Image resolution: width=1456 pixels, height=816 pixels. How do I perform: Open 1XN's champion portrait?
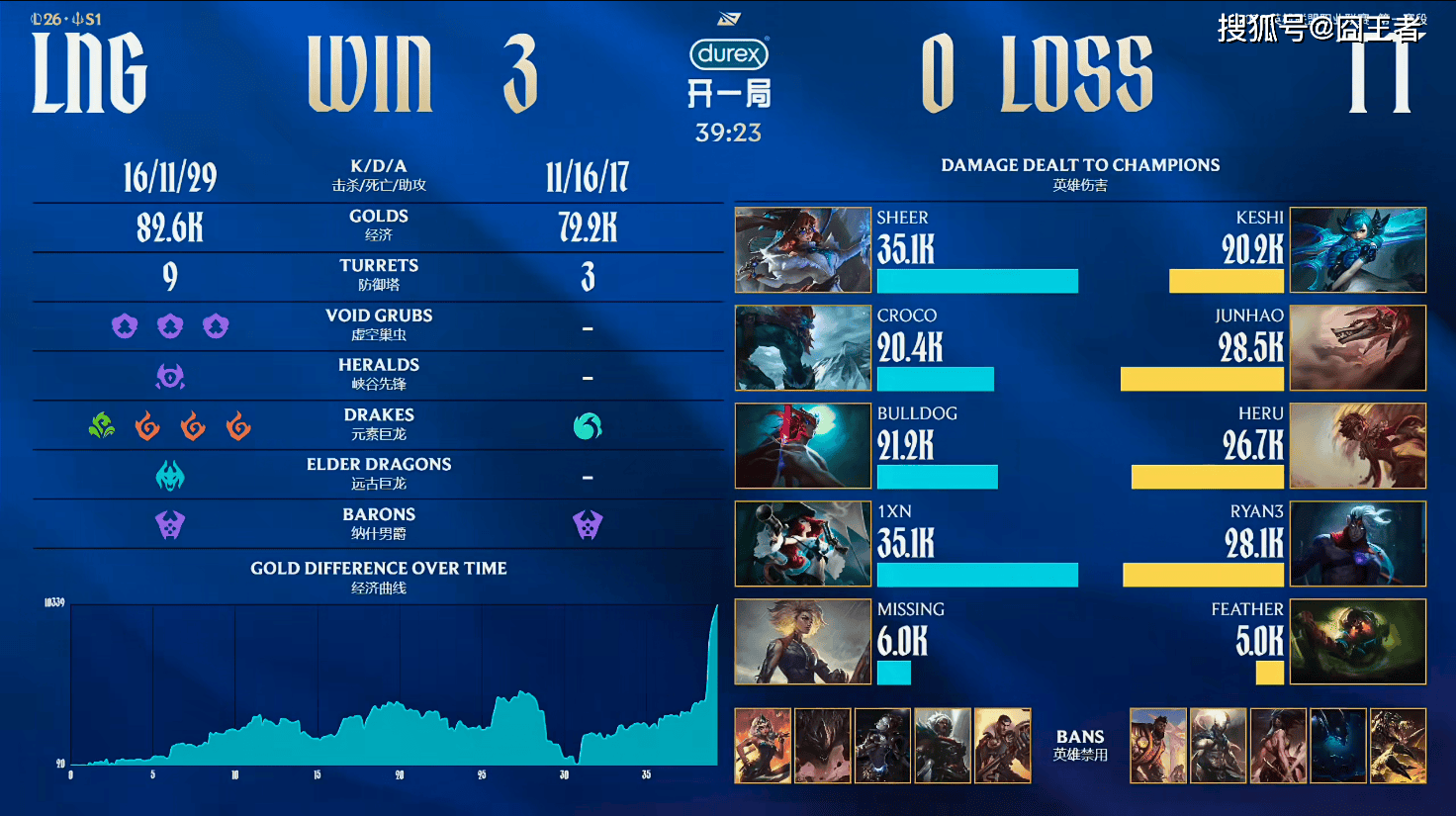tap(802, 543)
